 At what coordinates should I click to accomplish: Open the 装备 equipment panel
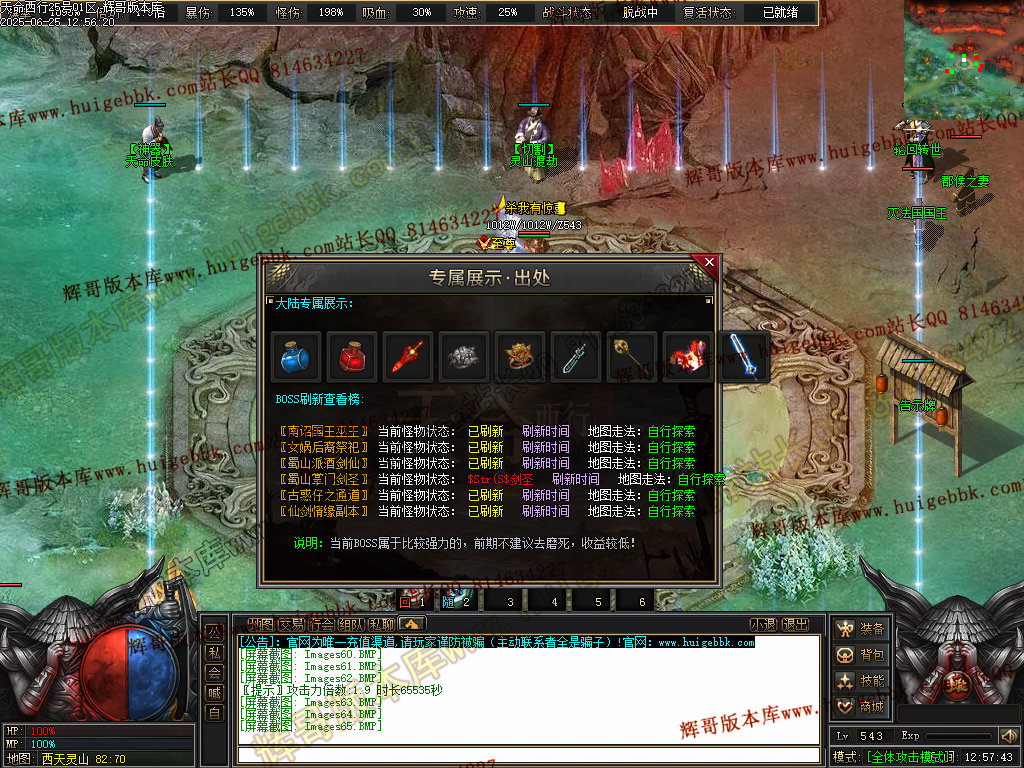pyautogui.click(x=861, y=629)
